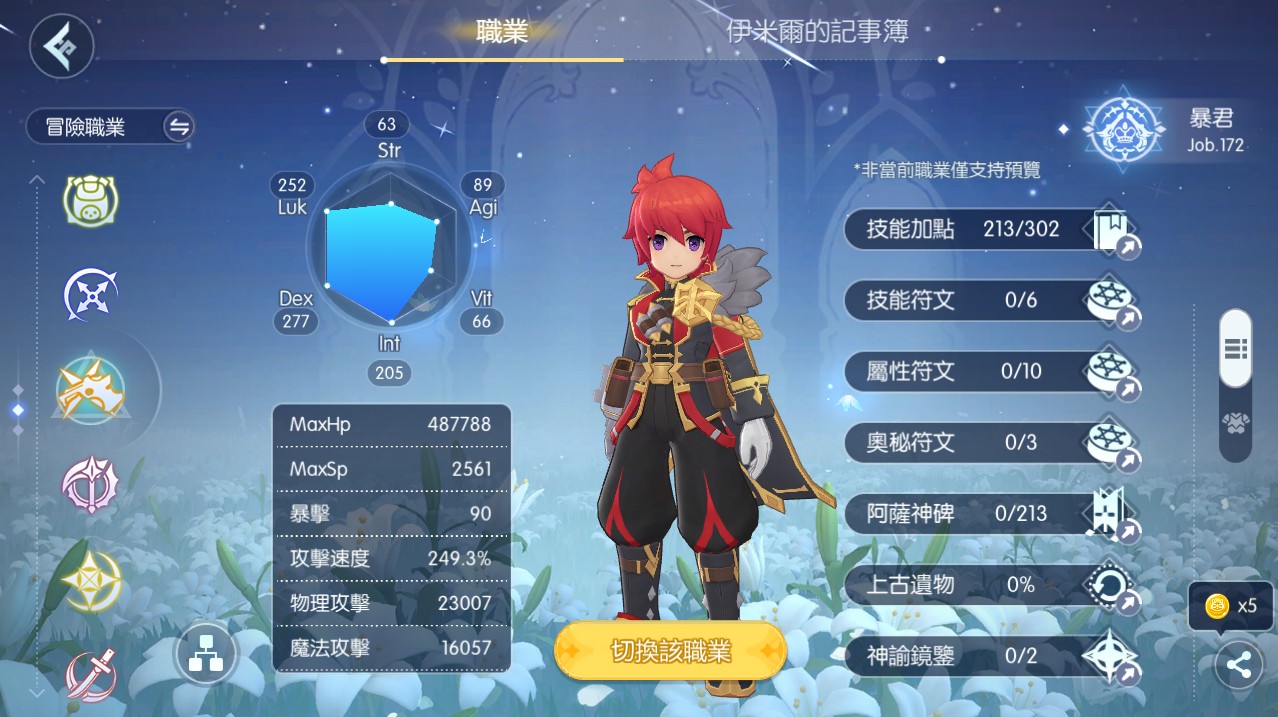Open the 阿薩神碑 row
Screen dimensions: 1278x717
point(992,514)
